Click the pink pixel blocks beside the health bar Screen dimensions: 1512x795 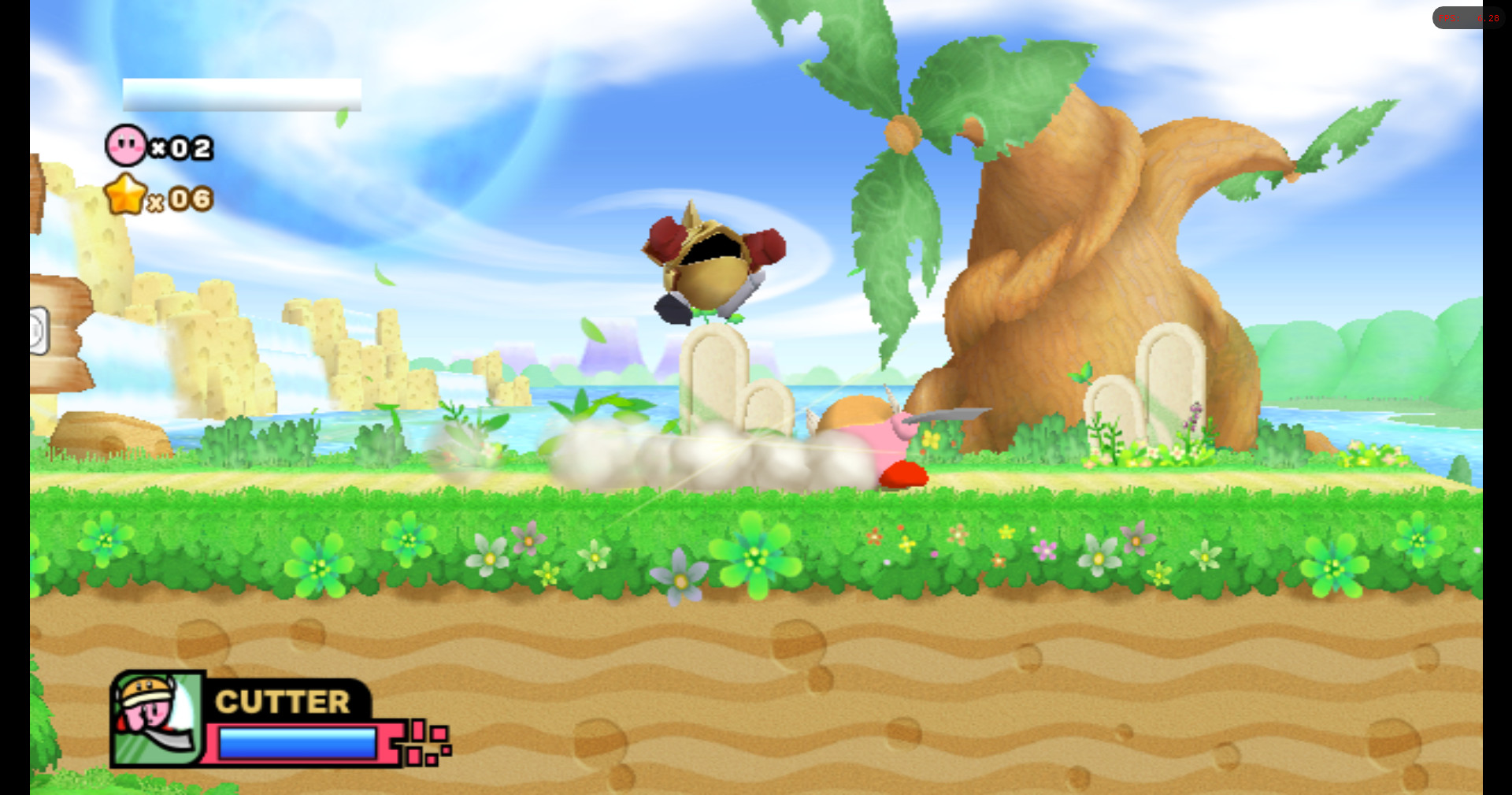click(423, 741)
